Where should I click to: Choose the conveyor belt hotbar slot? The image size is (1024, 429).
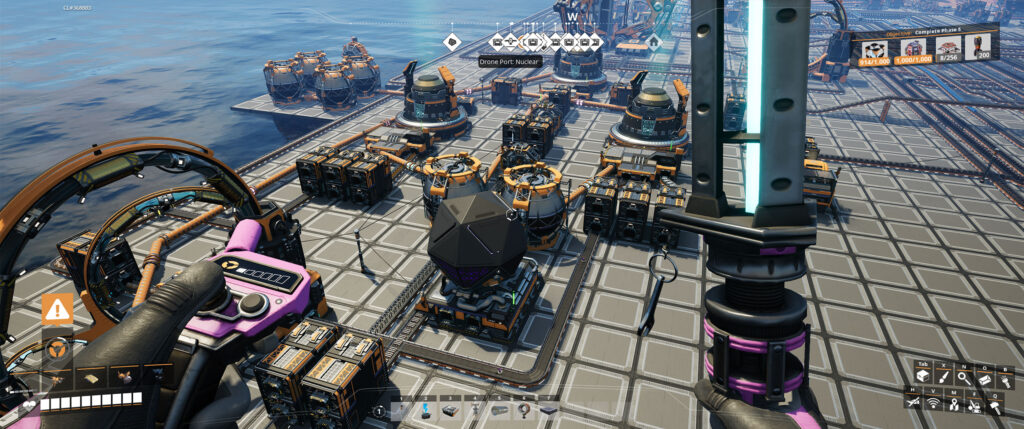(x=450, y=410)
